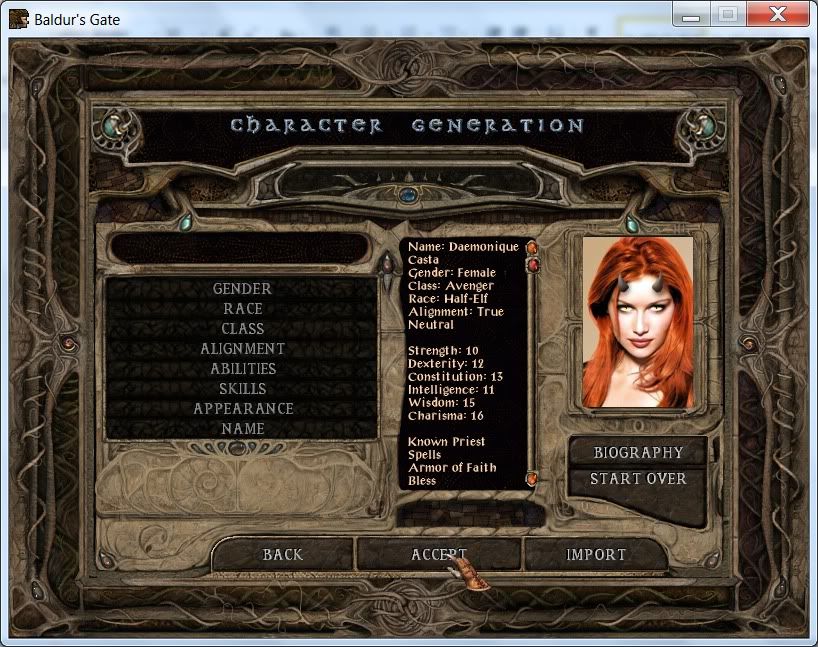
Task: Click the summary scroll-down gem
Action: click(532, 480)
